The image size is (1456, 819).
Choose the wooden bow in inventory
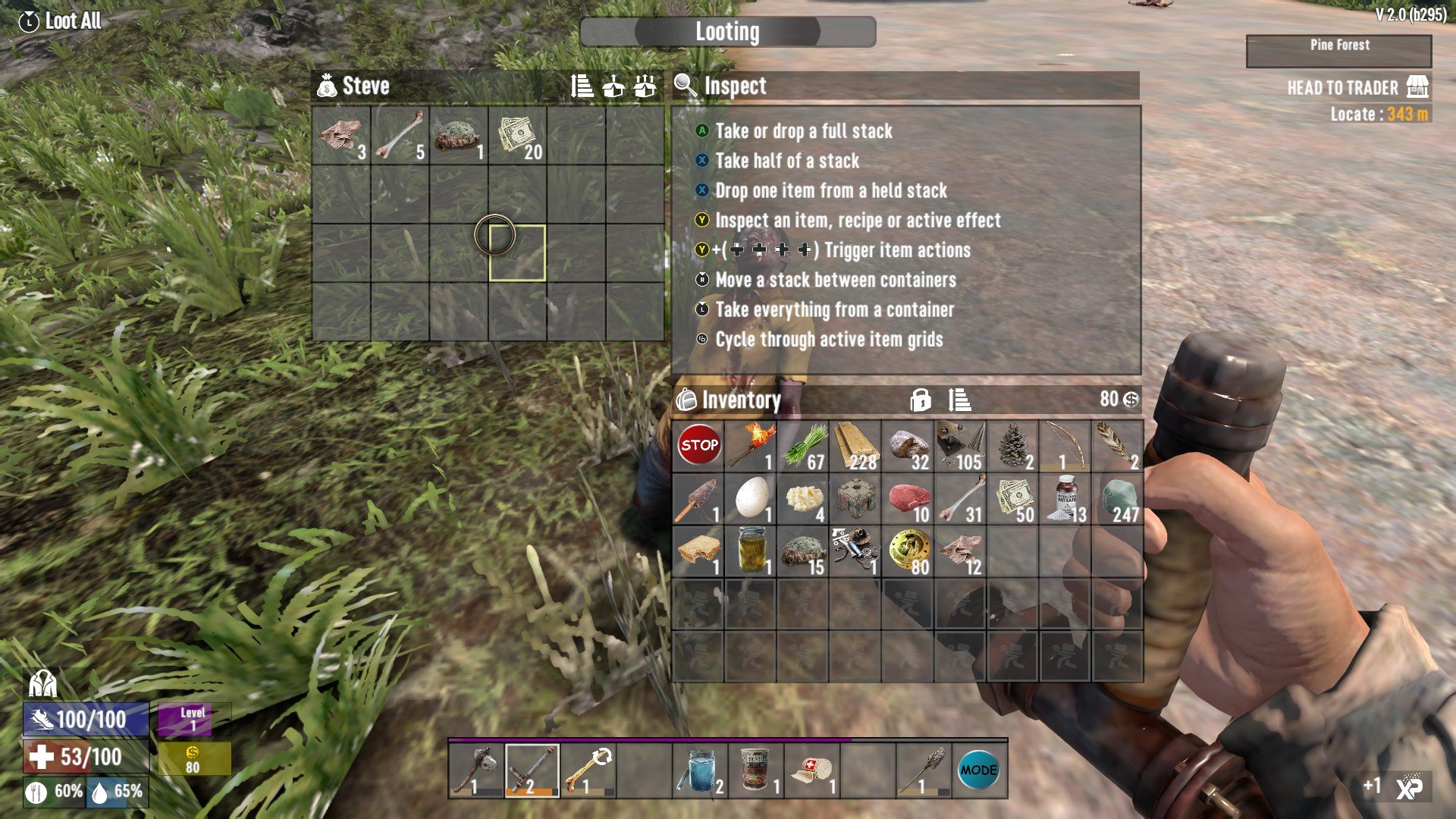[x=1065, y=446]
